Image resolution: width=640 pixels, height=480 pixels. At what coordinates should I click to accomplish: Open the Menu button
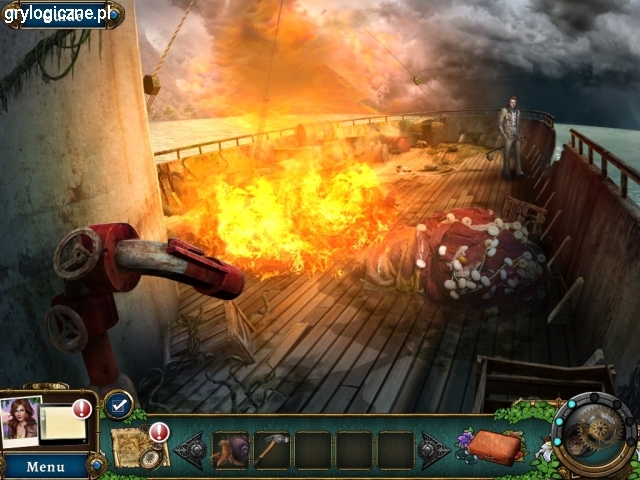(x=45, y=467)
